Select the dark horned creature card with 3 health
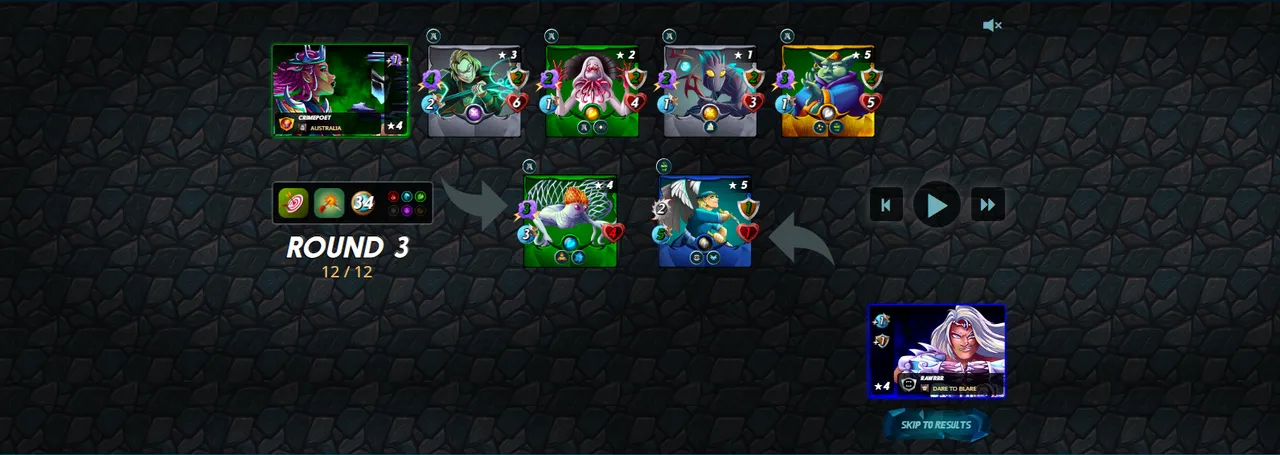Viewport: 1280px width, 455px height. click(x=710, y=90)
